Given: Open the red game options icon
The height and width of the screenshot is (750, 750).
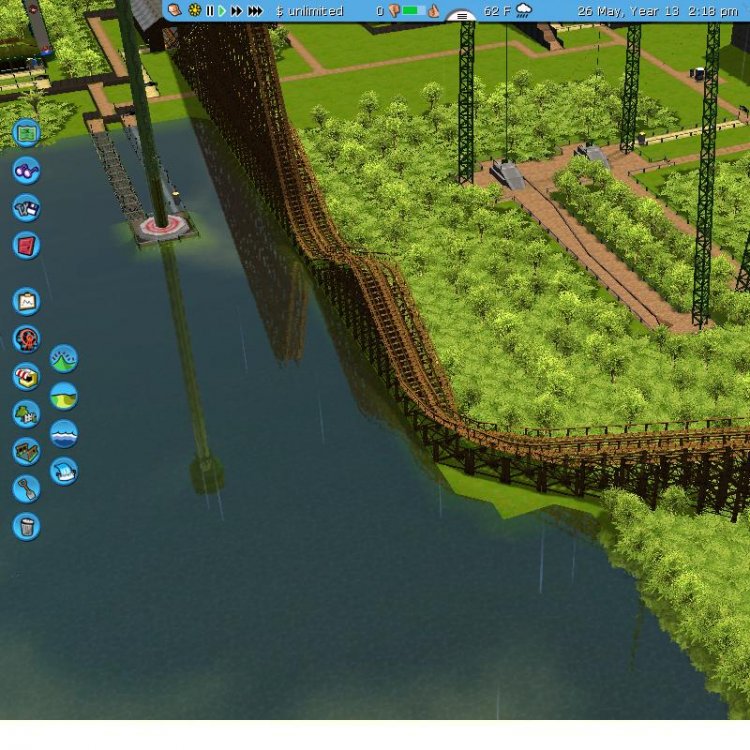Looking at the screenshot, I should (26, 245).
